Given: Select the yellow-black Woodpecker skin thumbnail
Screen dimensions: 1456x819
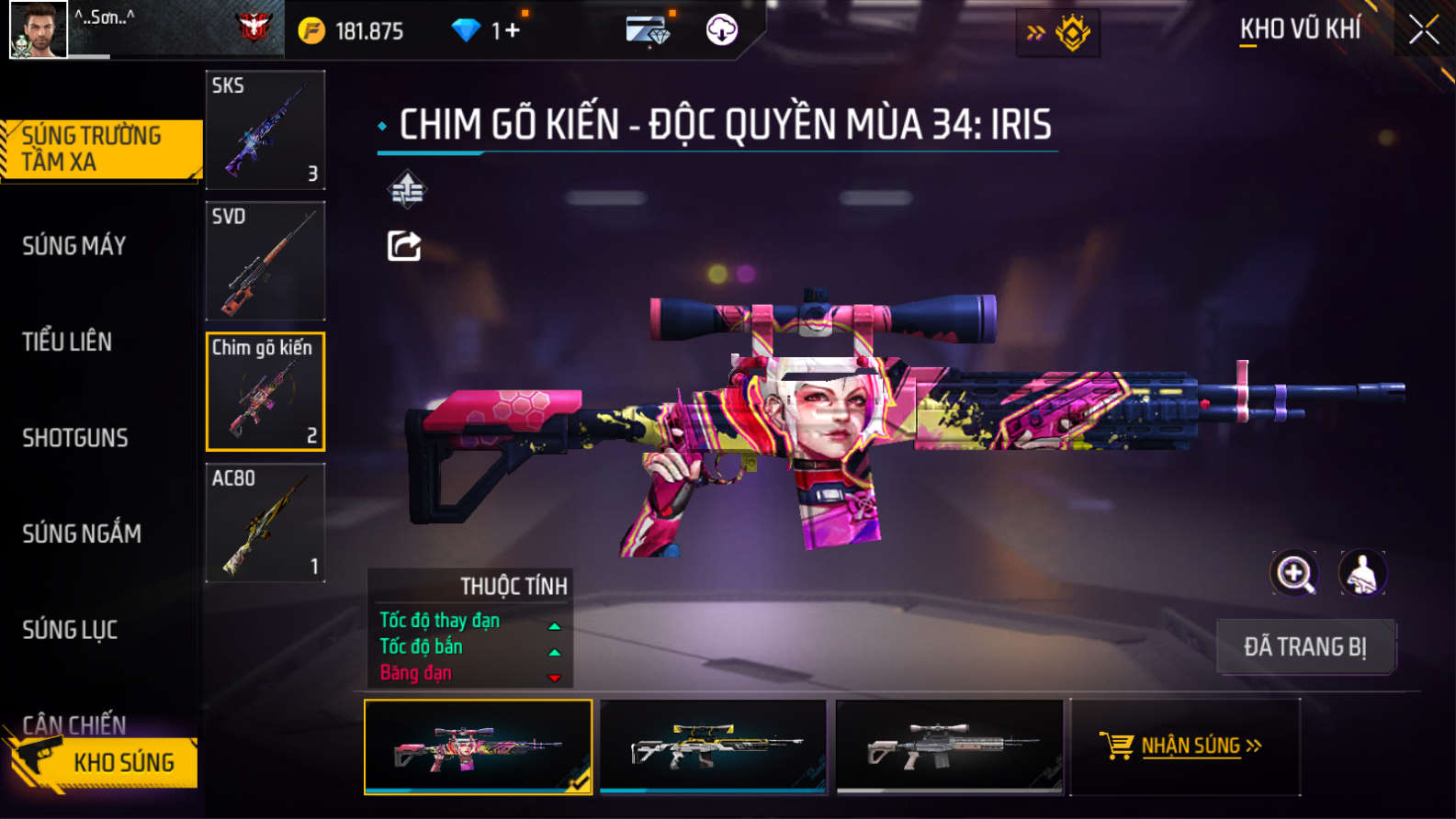Looking at the screenshot, I should [713, 746].
